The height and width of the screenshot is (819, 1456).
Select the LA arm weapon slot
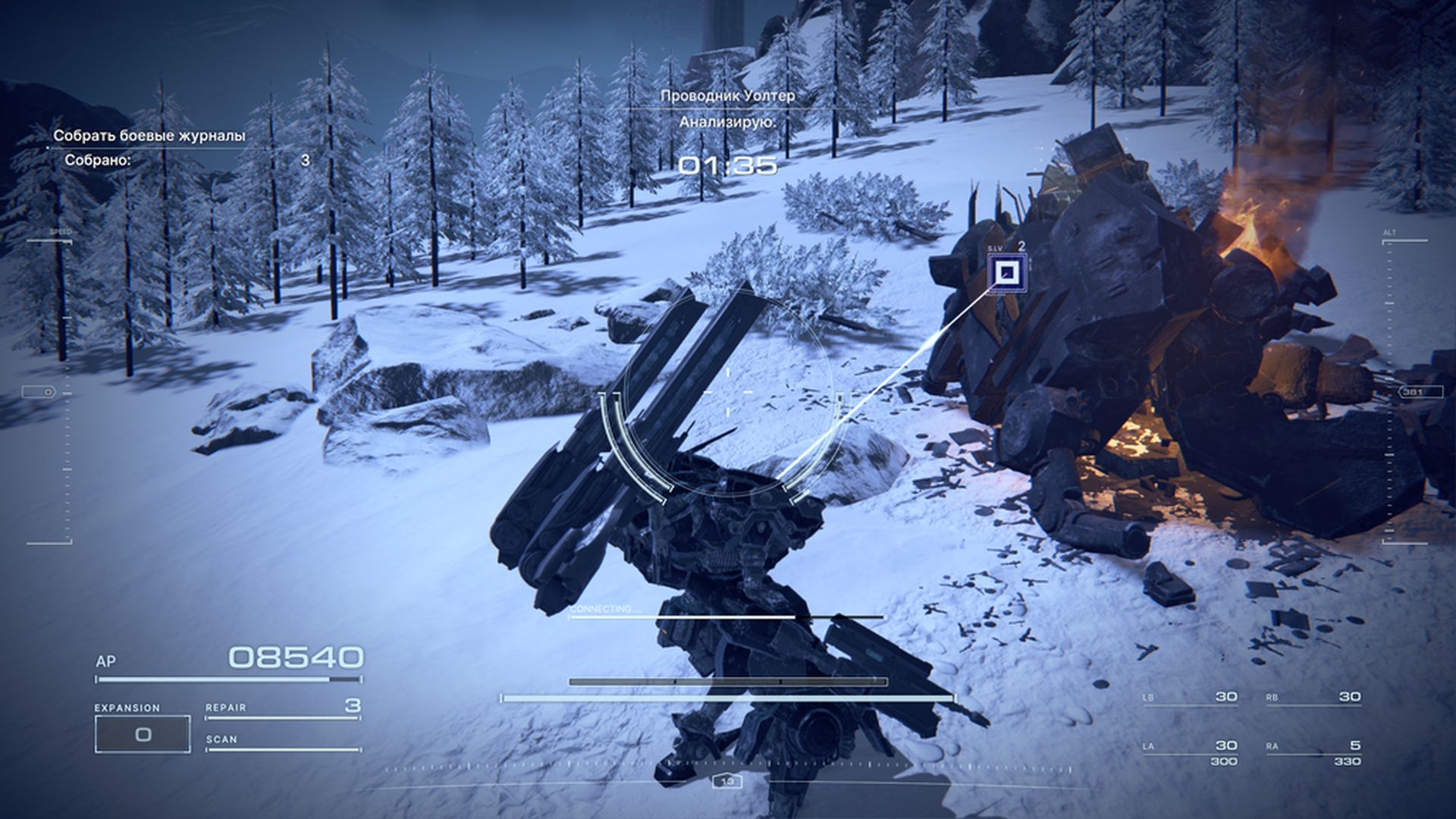pos(1190,751)
